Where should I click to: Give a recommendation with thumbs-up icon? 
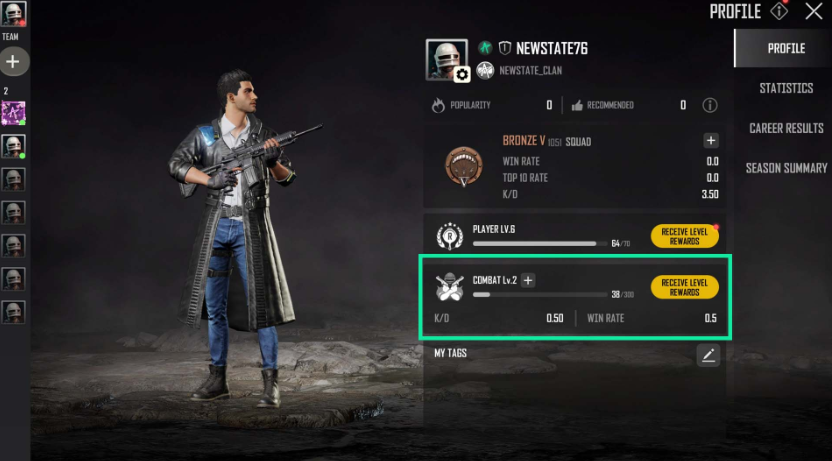(577, 105)
